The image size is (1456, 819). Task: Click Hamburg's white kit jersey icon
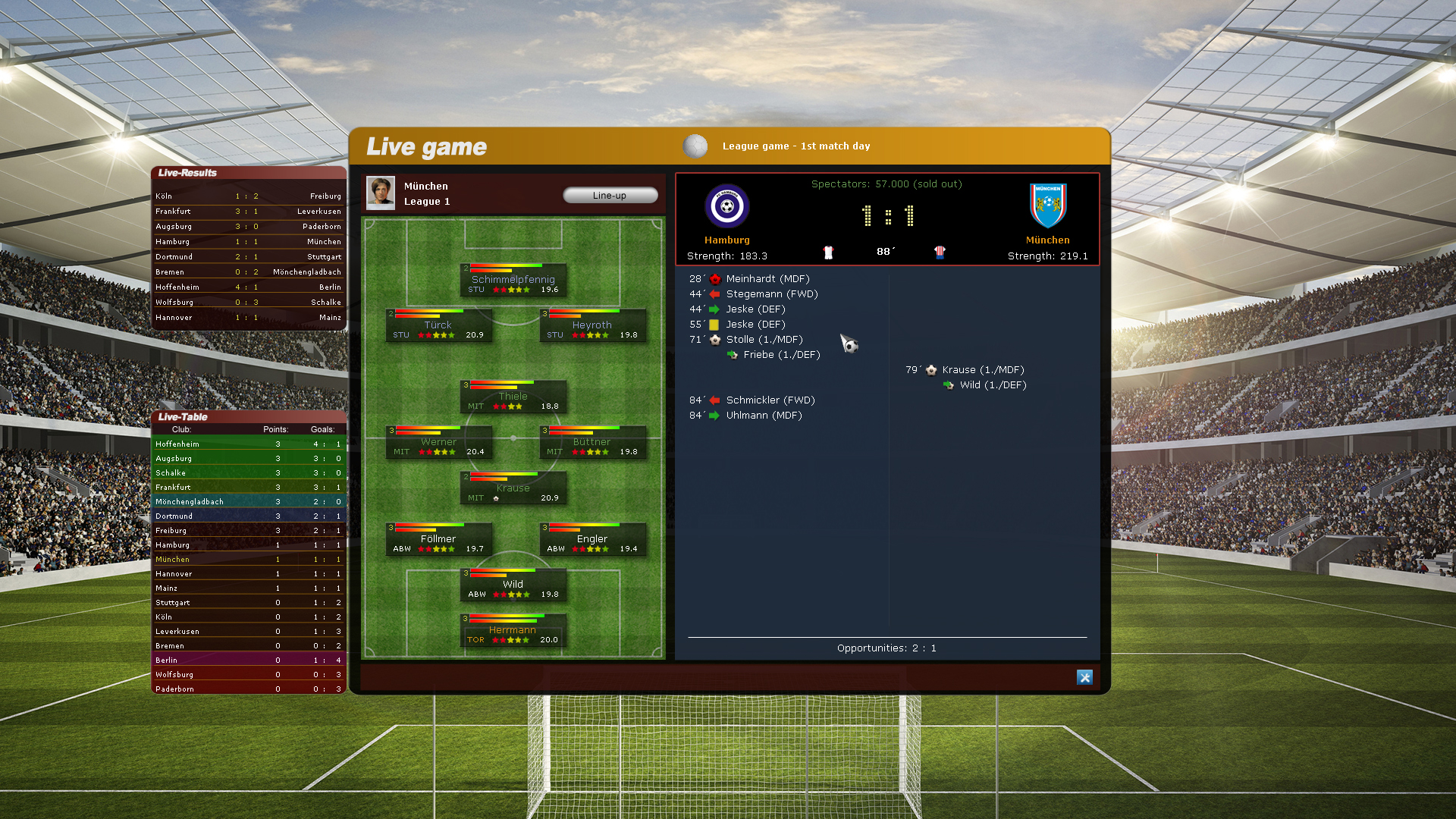click(827, 252)
